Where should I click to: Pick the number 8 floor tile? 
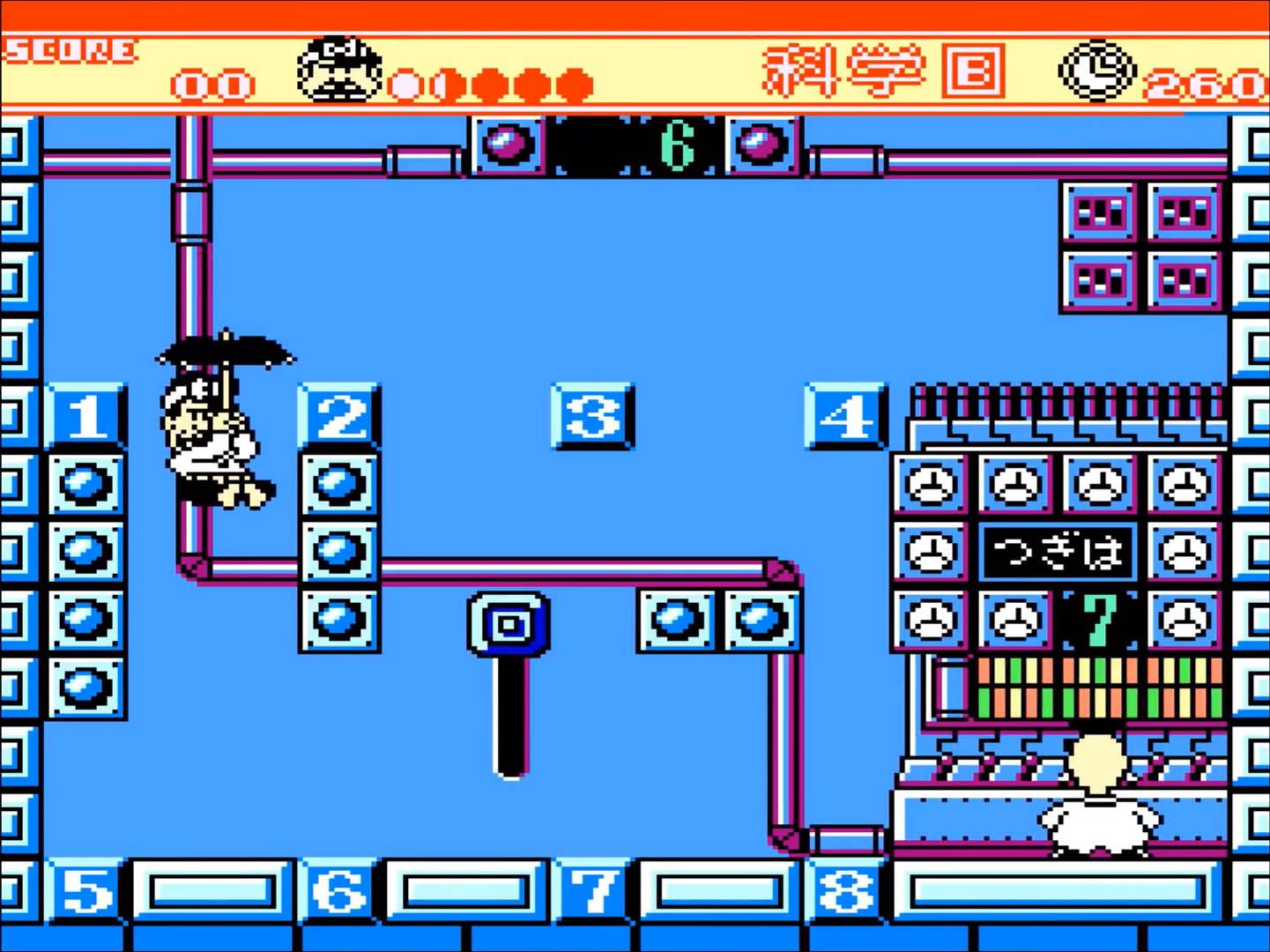pos(845,891)
